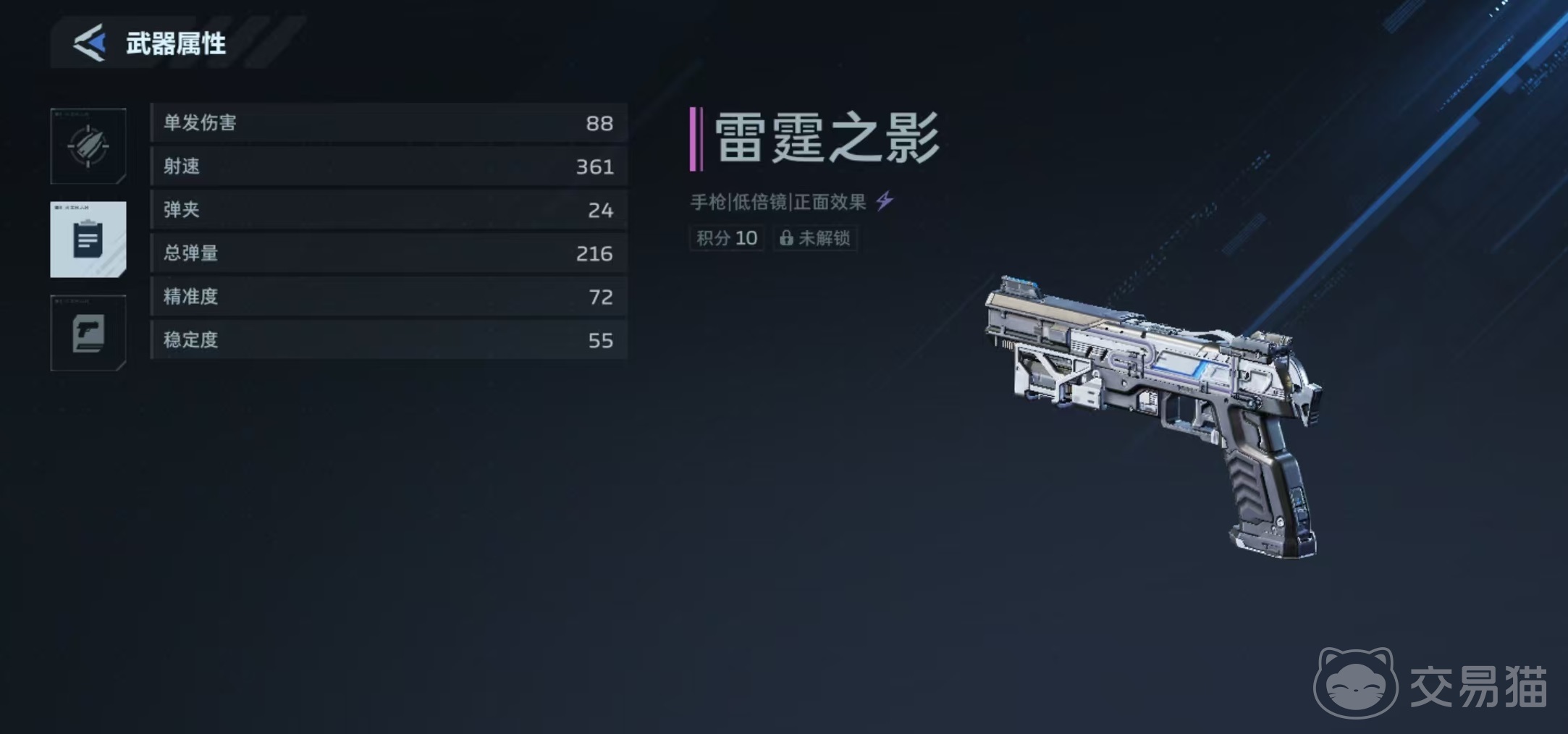Click the lightning bolt effect icon
Screen dimensions: 1568x734
[885, 201]
